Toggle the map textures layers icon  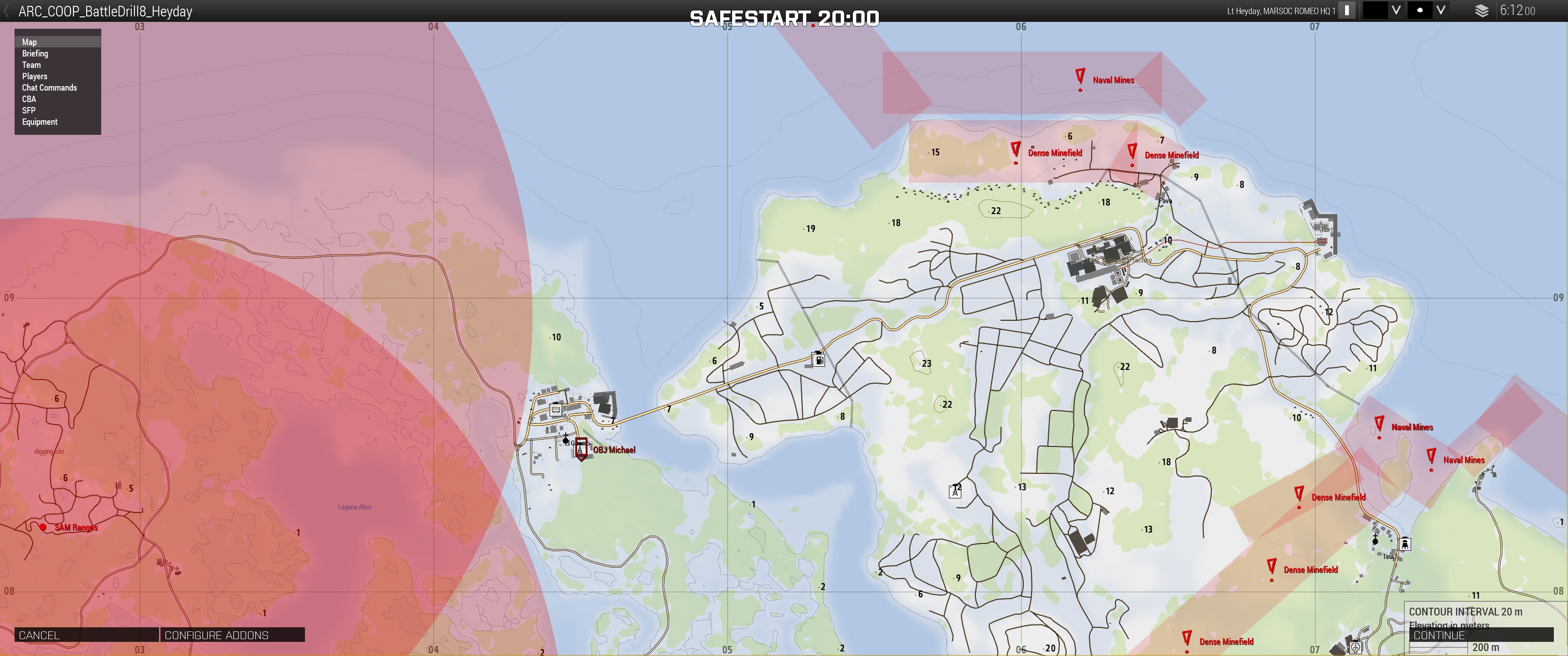[x=1482, y=11]
